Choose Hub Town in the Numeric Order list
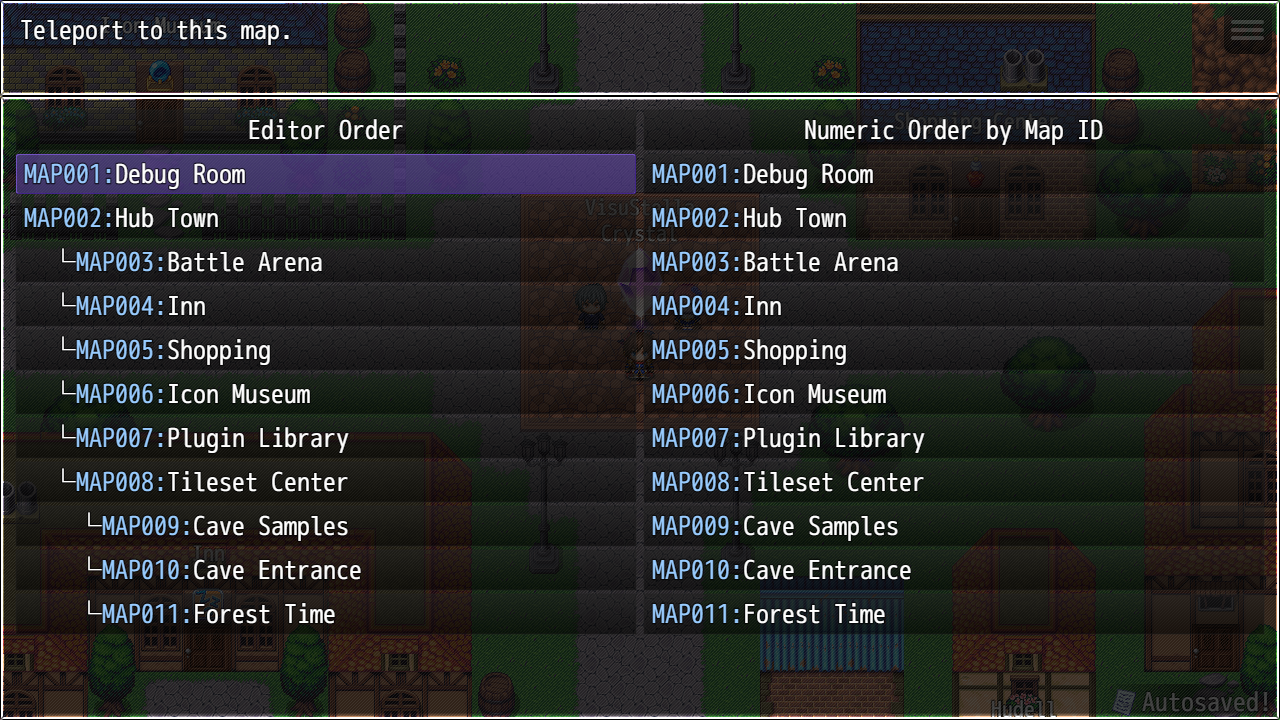The width and height of the screenshot is (1280, 720). pyautogui.click(x=954, y=219)
